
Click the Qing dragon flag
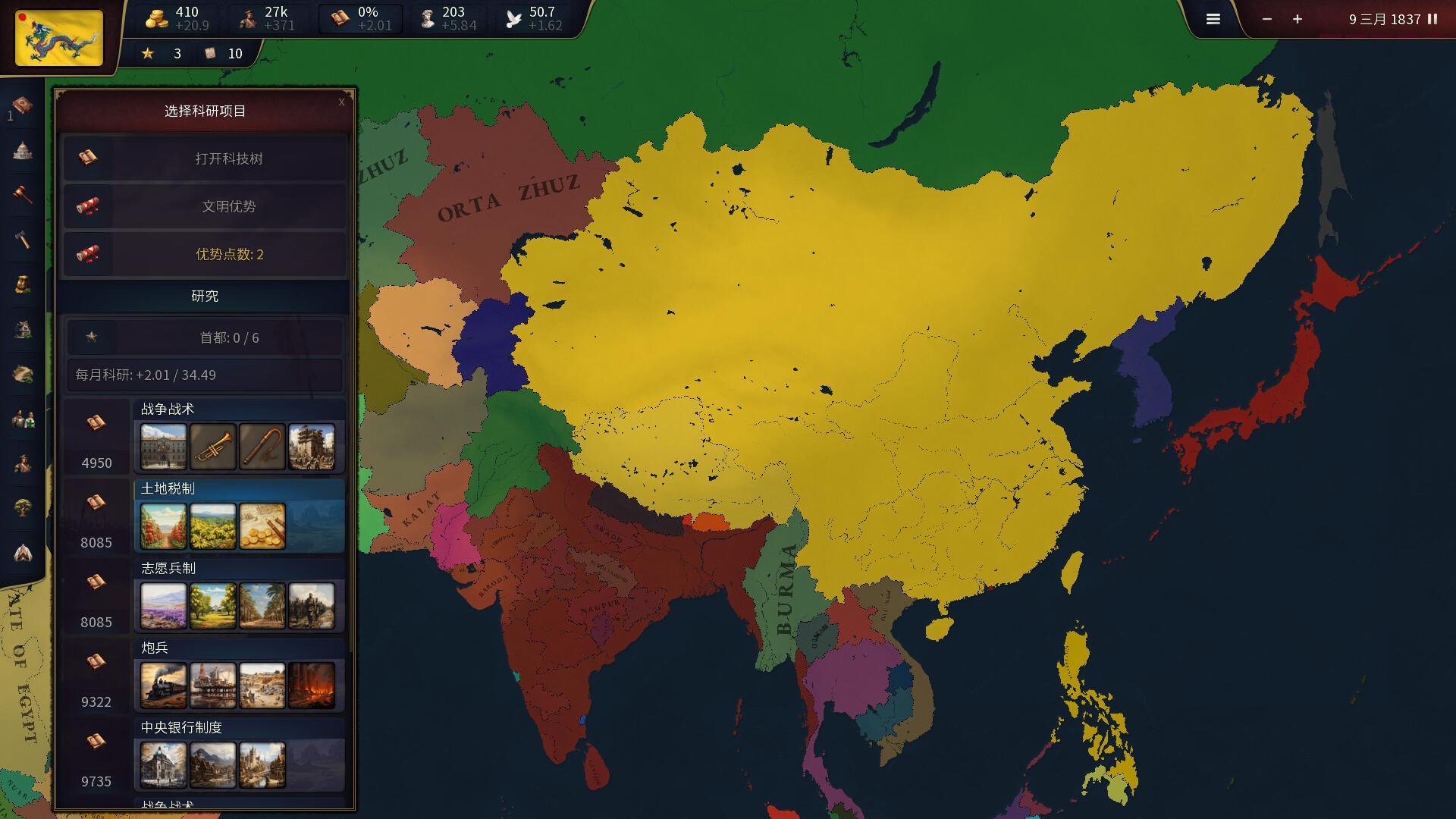tap(58, 38)
